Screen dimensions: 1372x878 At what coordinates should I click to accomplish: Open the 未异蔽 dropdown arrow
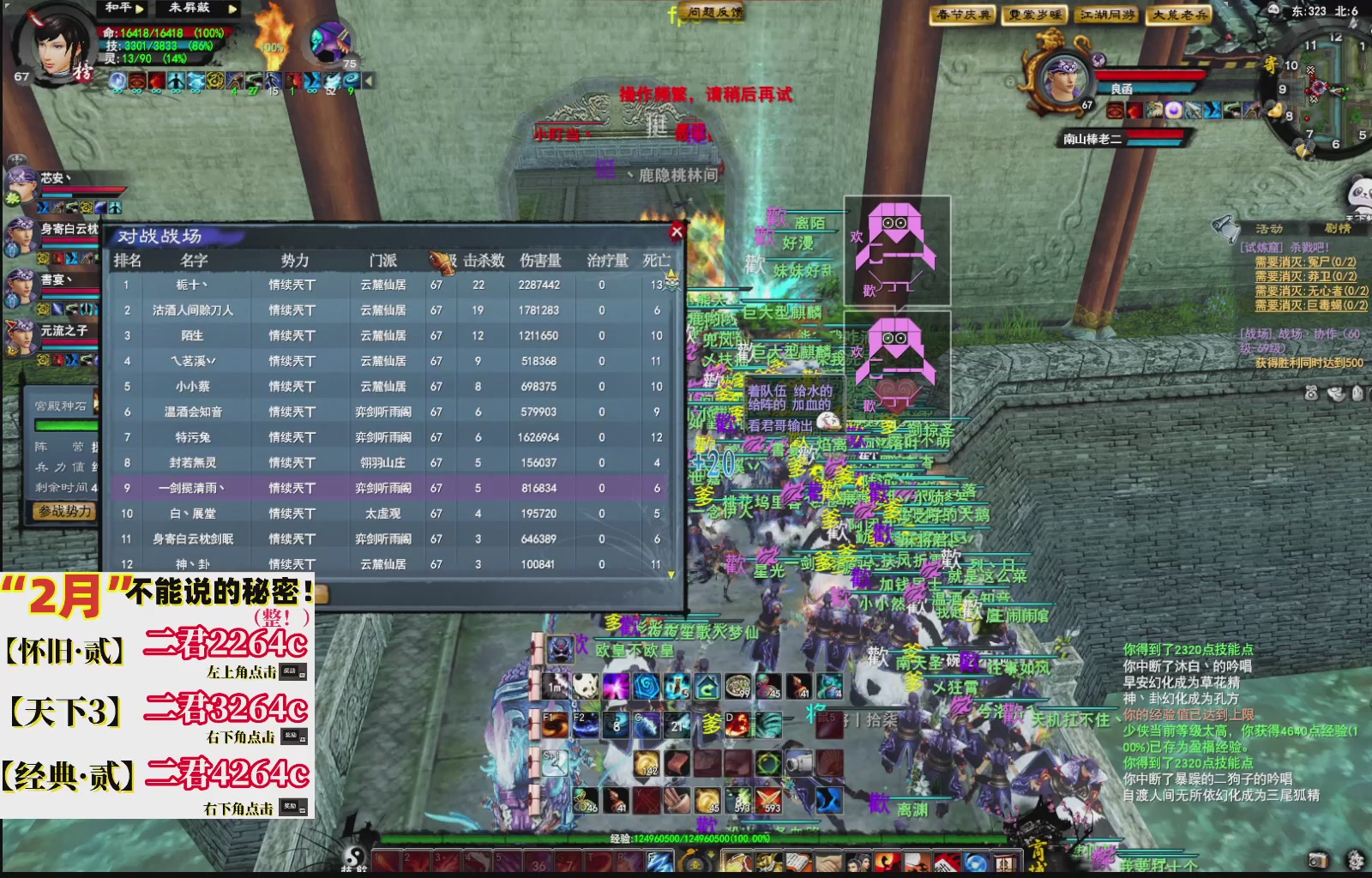pos(232,9)
